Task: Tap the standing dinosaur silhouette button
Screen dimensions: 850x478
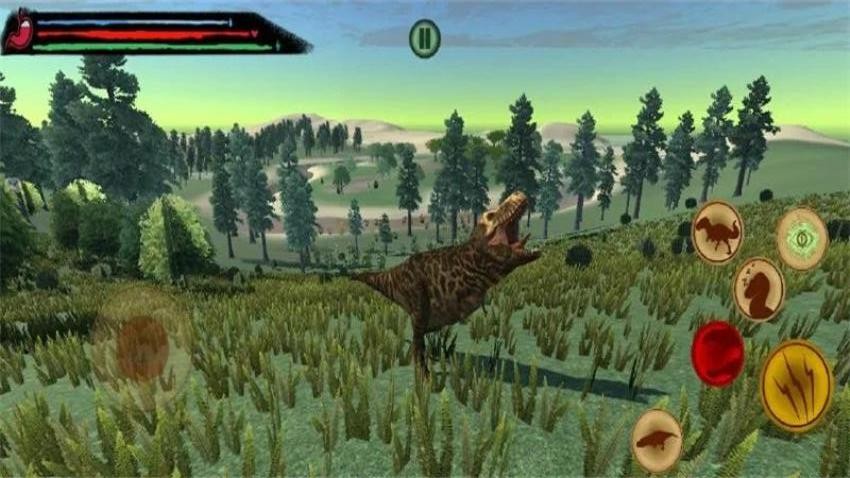Action: pos(717,232)
